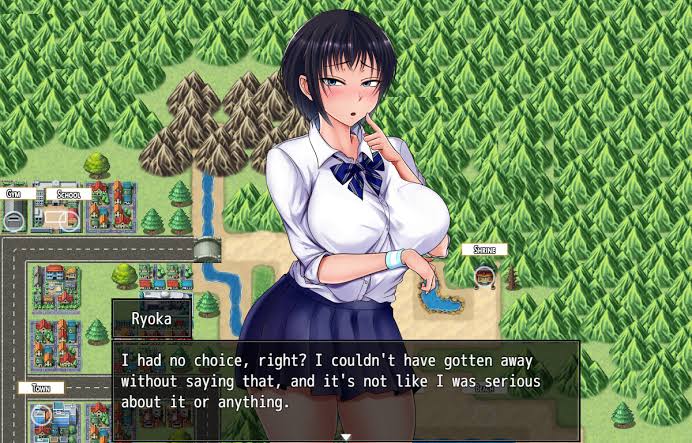Select the Gym location label
The width and height of the screenshot is (692, 443).
pos(15,194)
